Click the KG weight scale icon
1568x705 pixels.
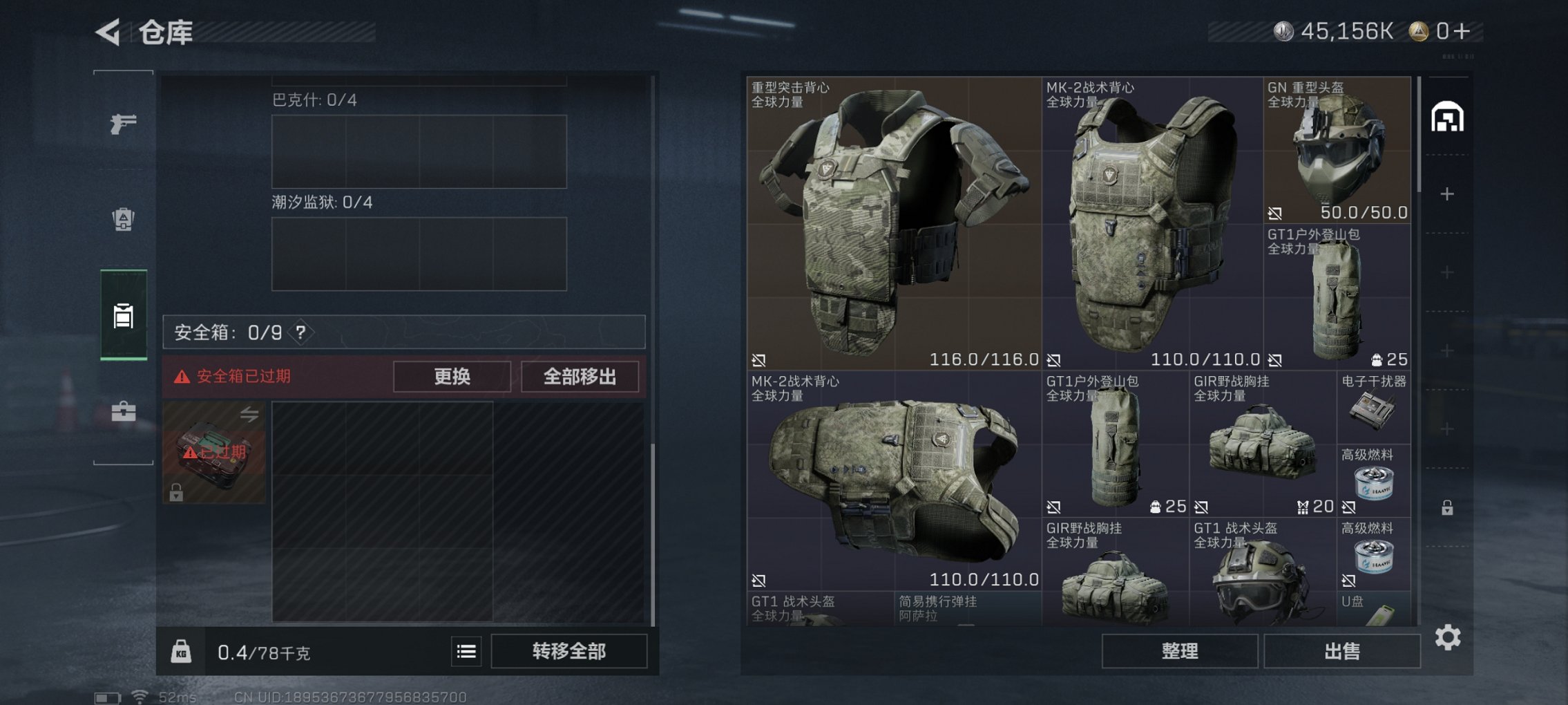point(181,652)
